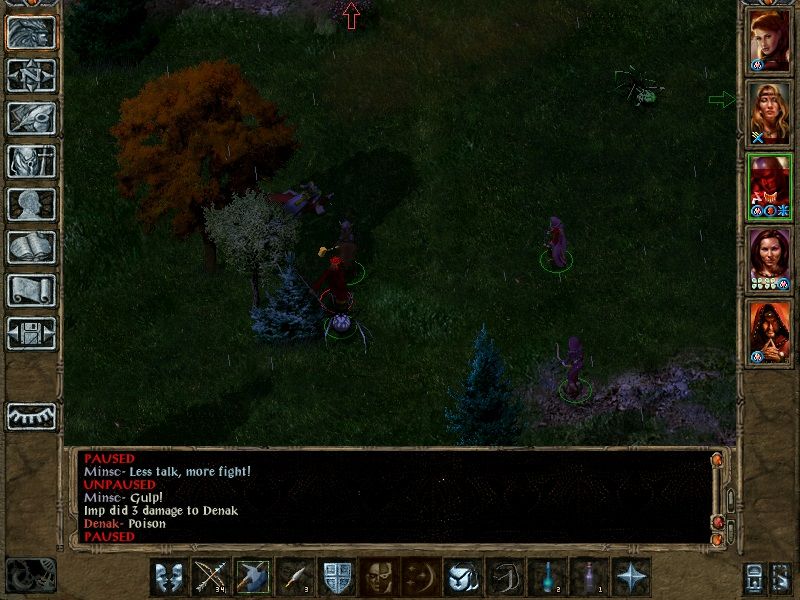Screen dimensions: 800x600
Task: Toggle party AI with the eyelash button
Action: tap(31, 415)
